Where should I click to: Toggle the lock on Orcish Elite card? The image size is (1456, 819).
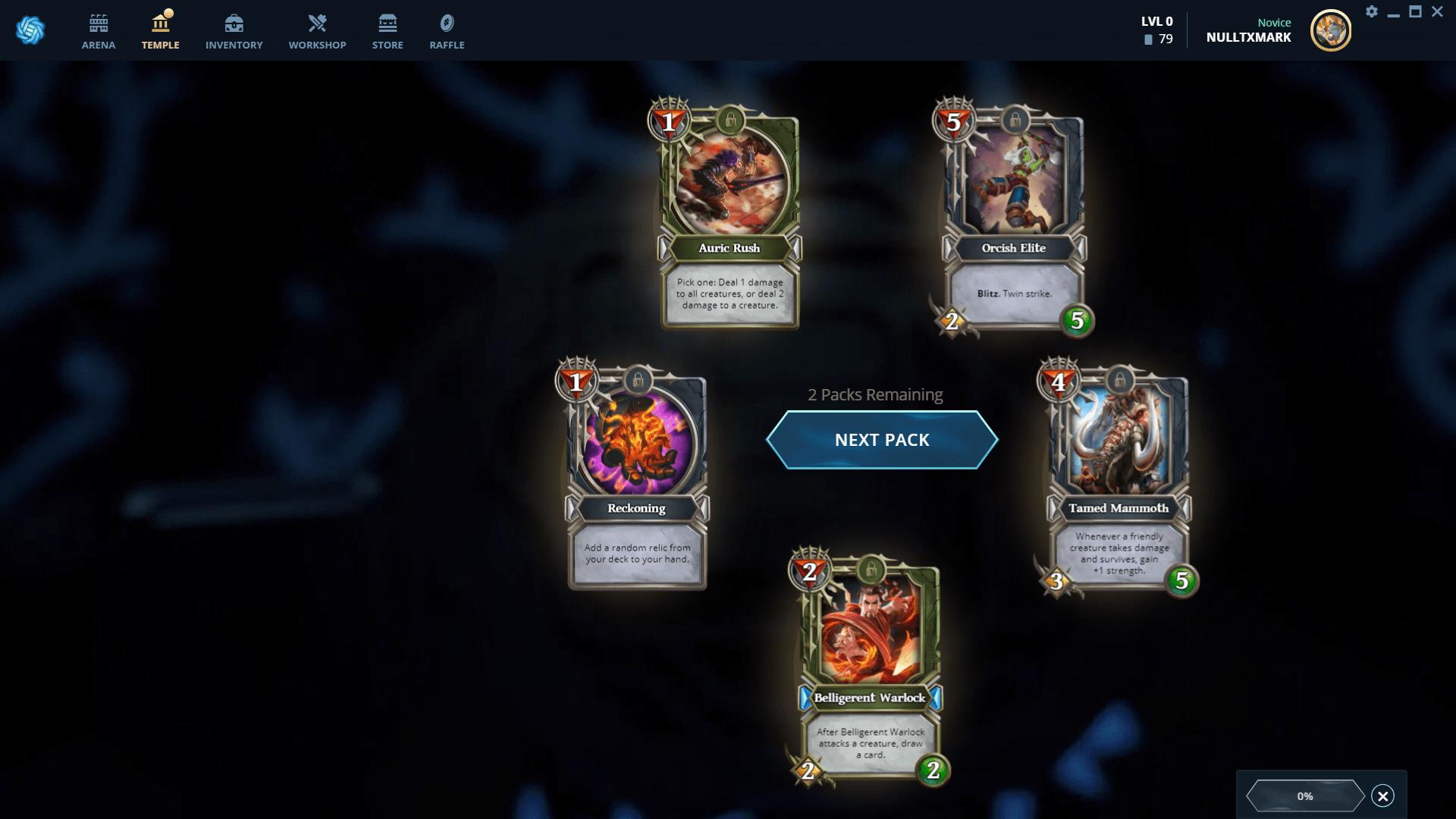pyautogui.click(x=1013, y=120)
